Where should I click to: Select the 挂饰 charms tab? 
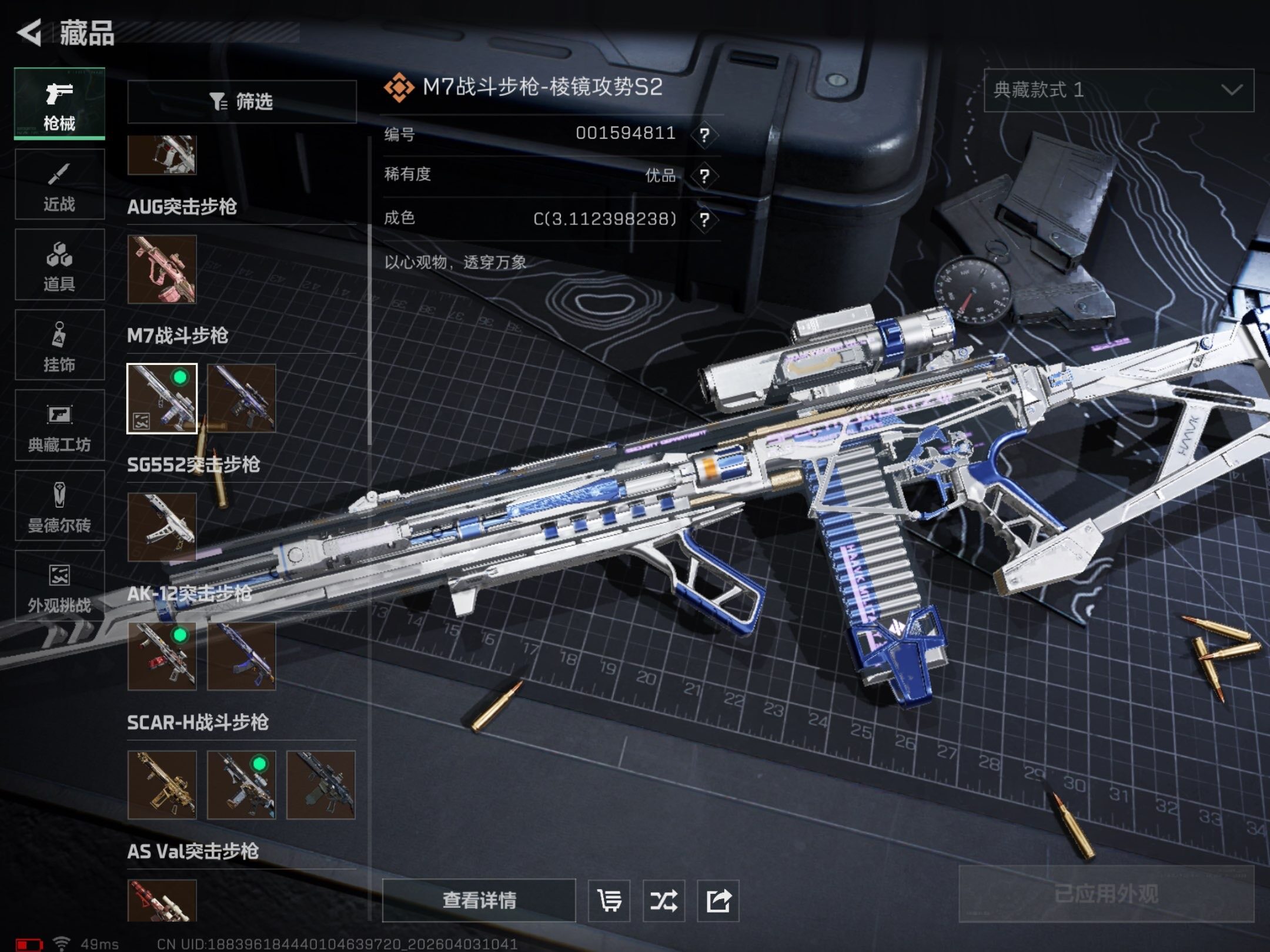59,346
